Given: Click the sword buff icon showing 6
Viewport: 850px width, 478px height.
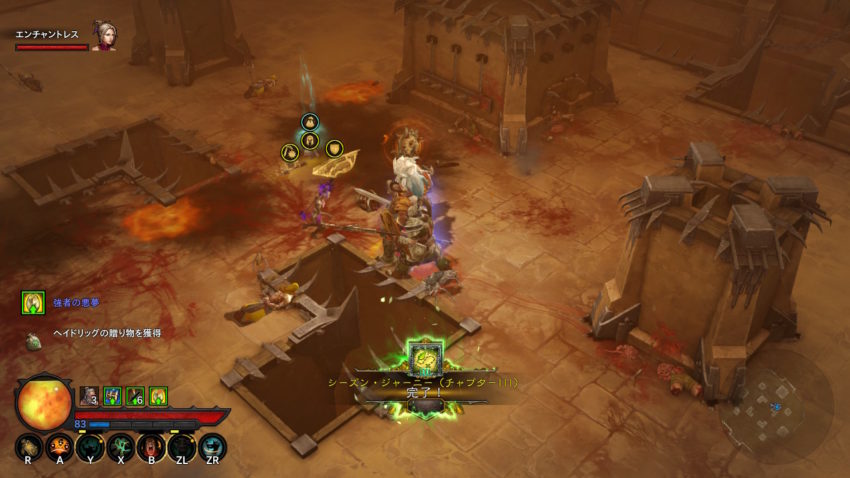Looking at the screenshot, I should (x=136, y=396).
